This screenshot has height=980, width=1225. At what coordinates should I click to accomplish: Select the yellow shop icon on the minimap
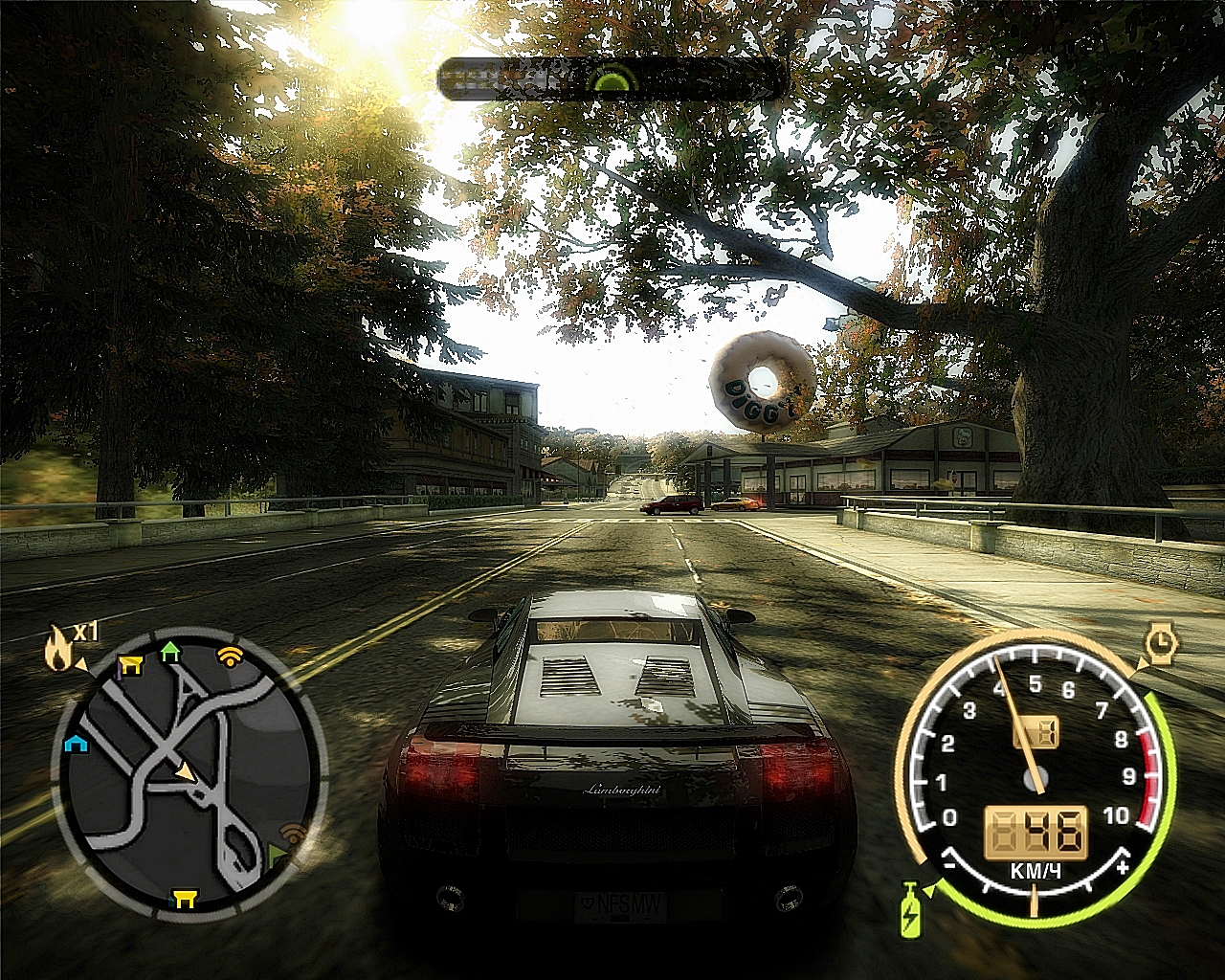pos(129,662)
